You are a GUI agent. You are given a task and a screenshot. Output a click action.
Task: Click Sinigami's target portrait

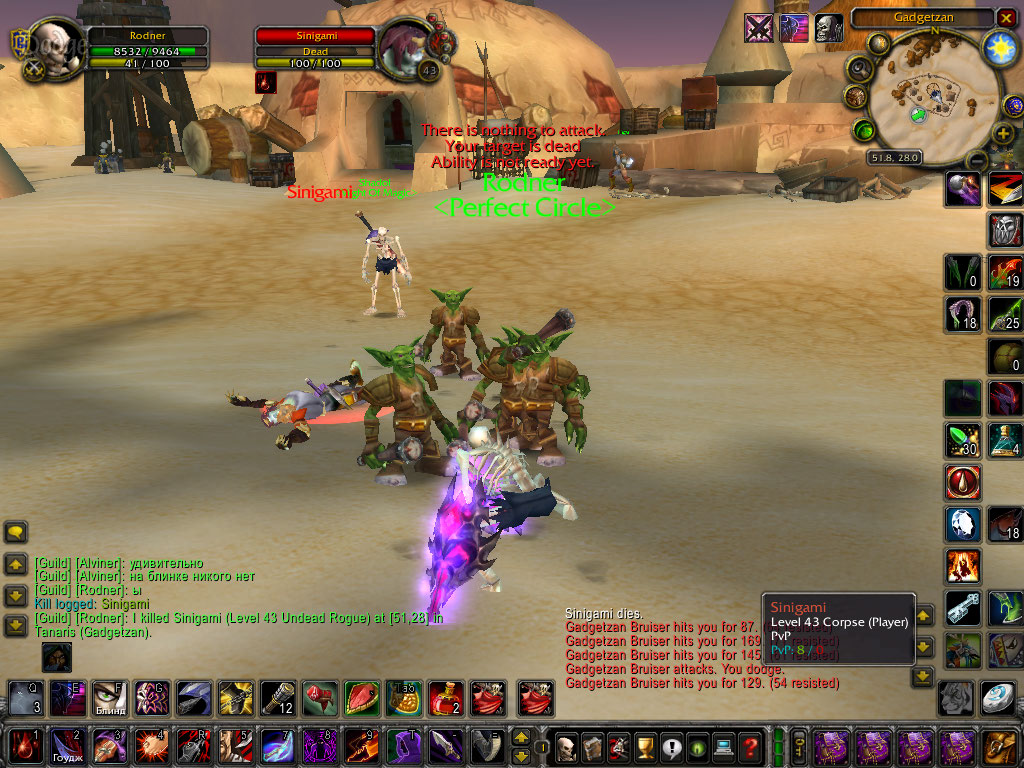tap(408, 47)
